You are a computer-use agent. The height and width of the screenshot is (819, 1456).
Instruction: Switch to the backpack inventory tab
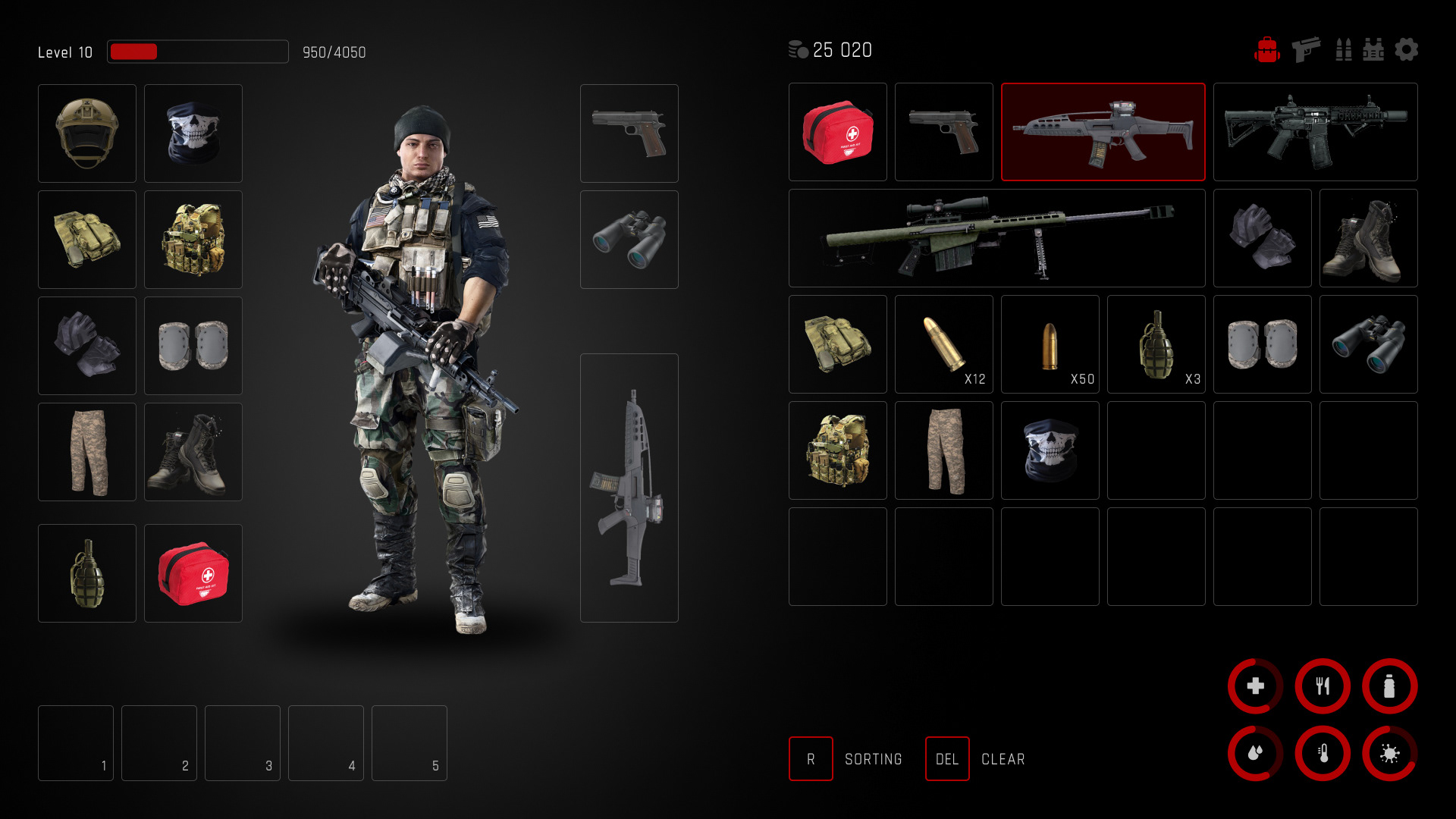(1266, 50)
